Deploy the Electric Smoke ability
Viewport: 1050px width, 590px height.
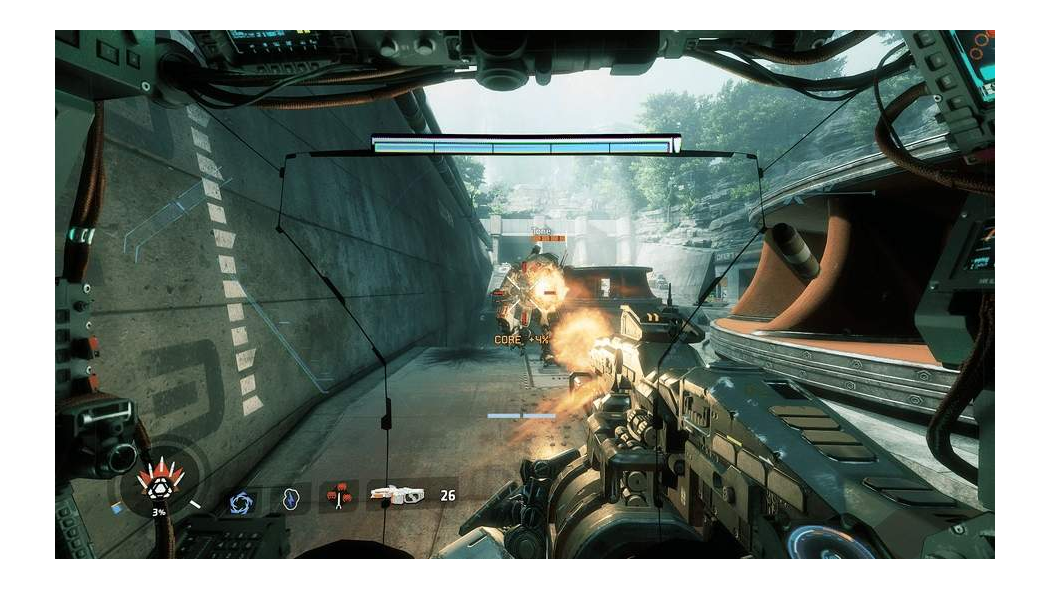(x=291, y=499)
